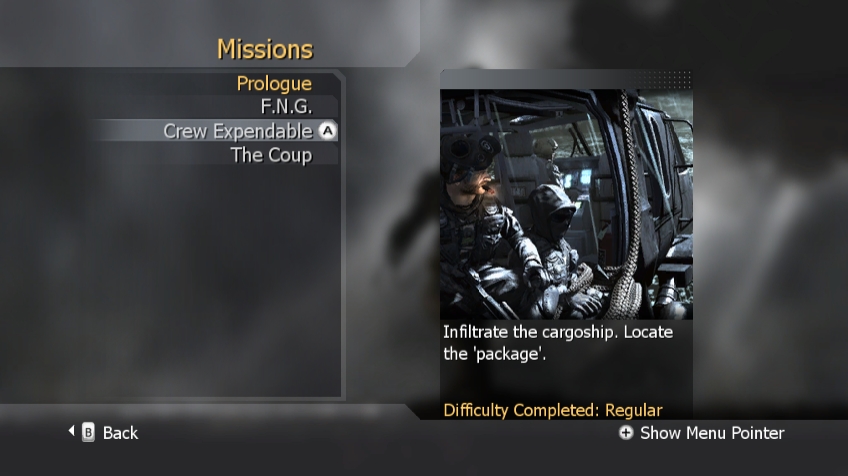This screenshot has width=848, height=476.
Task: Choose the Crew Expendable mission
Action: click(238, 131)
